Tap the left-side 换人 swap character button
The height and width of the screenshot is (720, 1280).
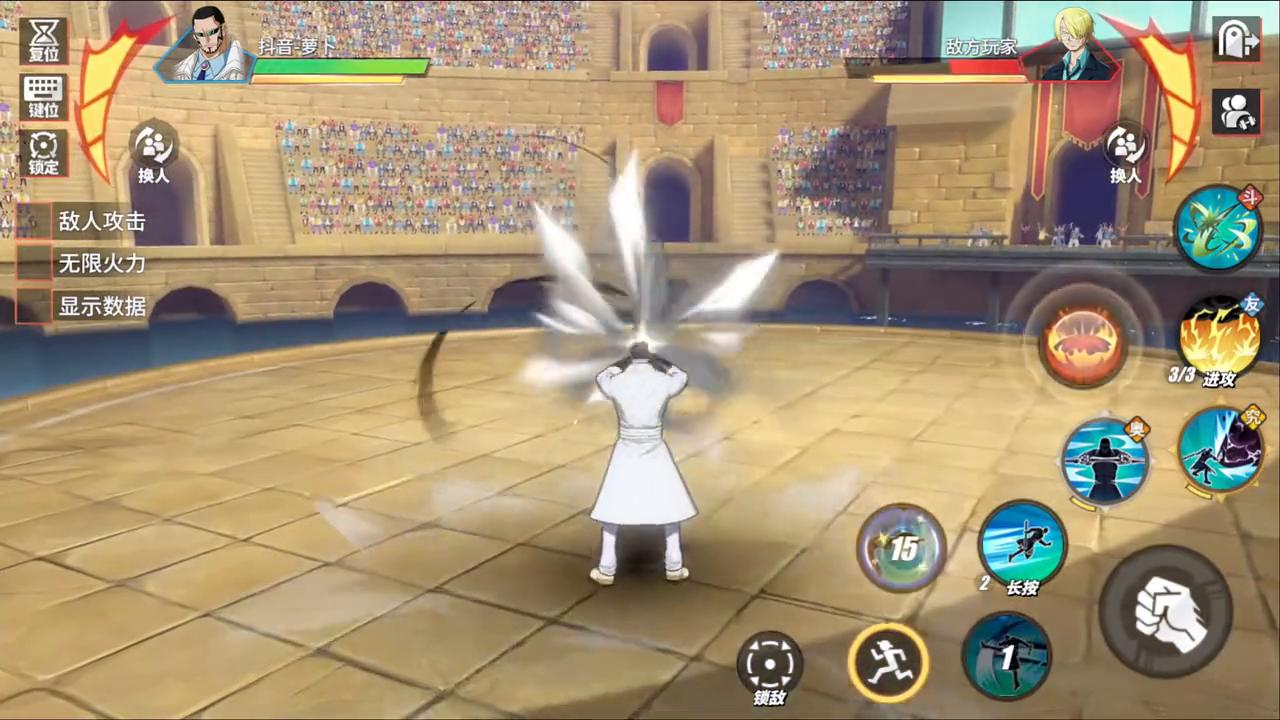coord(154,151)
